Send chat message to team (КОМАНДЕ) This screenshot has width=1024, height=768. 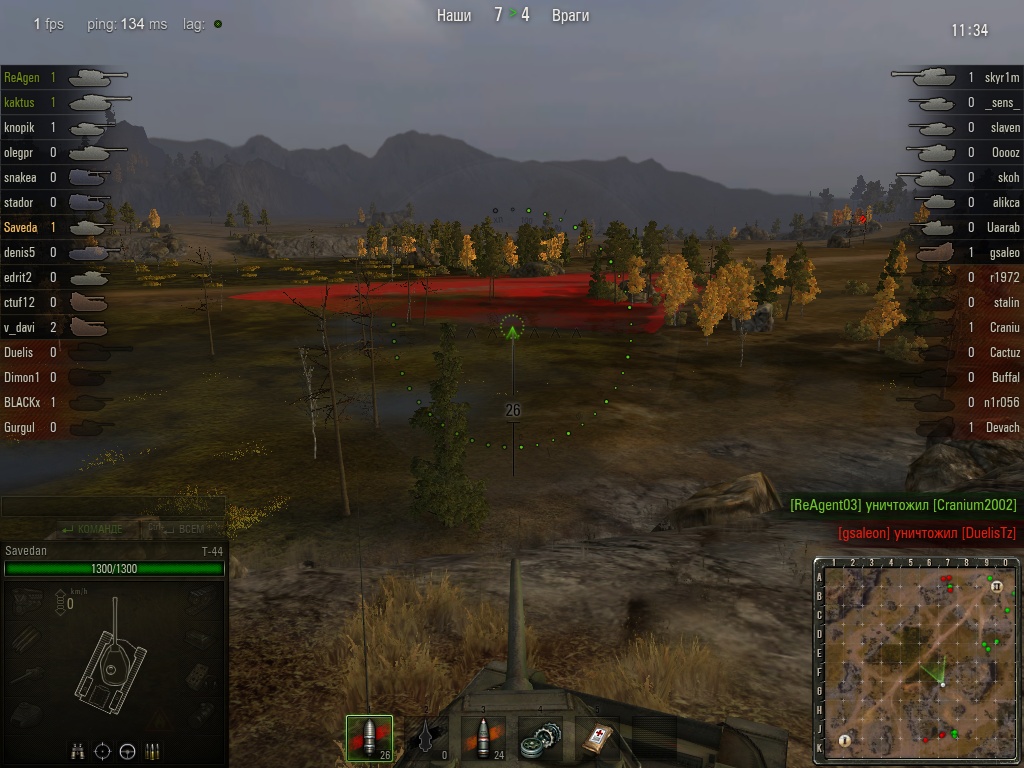point(93,529)
